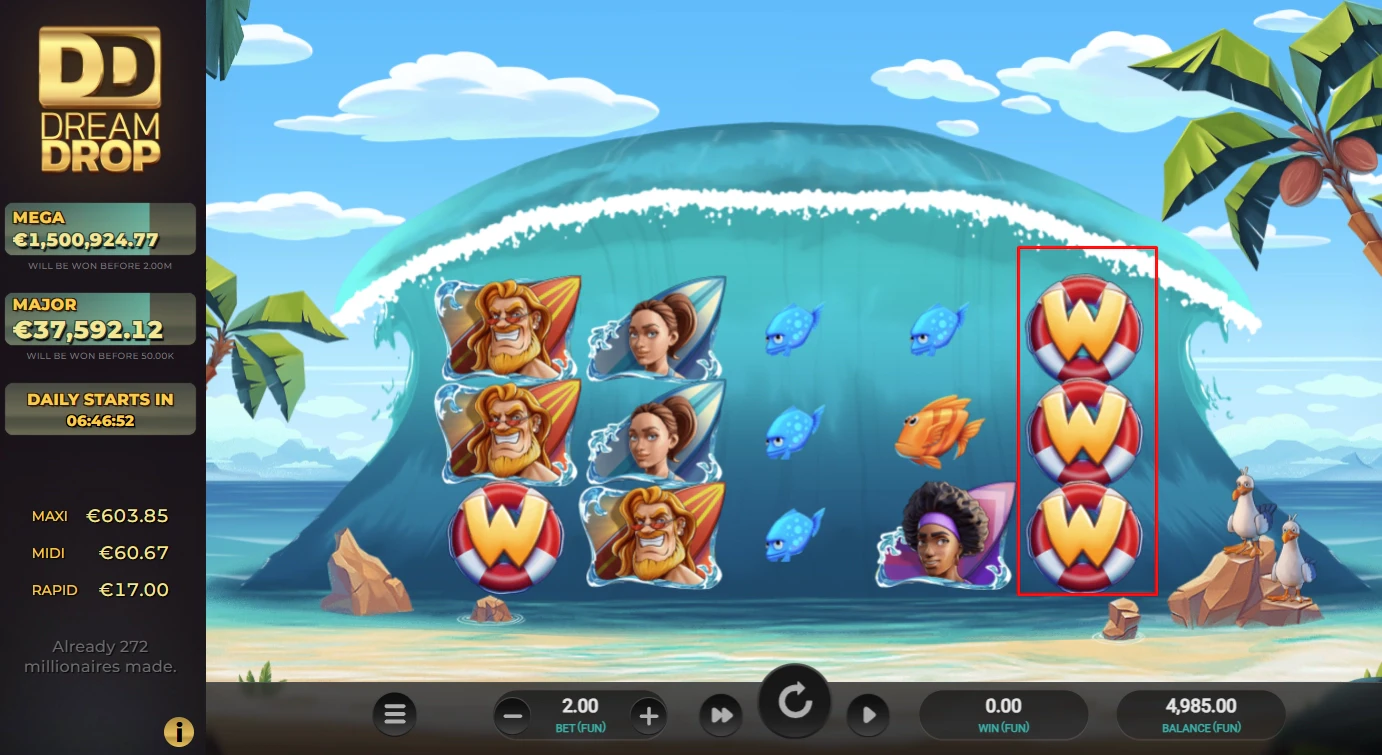
Task: Adjust the BET (FUN) value control
Action: point(580,714)
